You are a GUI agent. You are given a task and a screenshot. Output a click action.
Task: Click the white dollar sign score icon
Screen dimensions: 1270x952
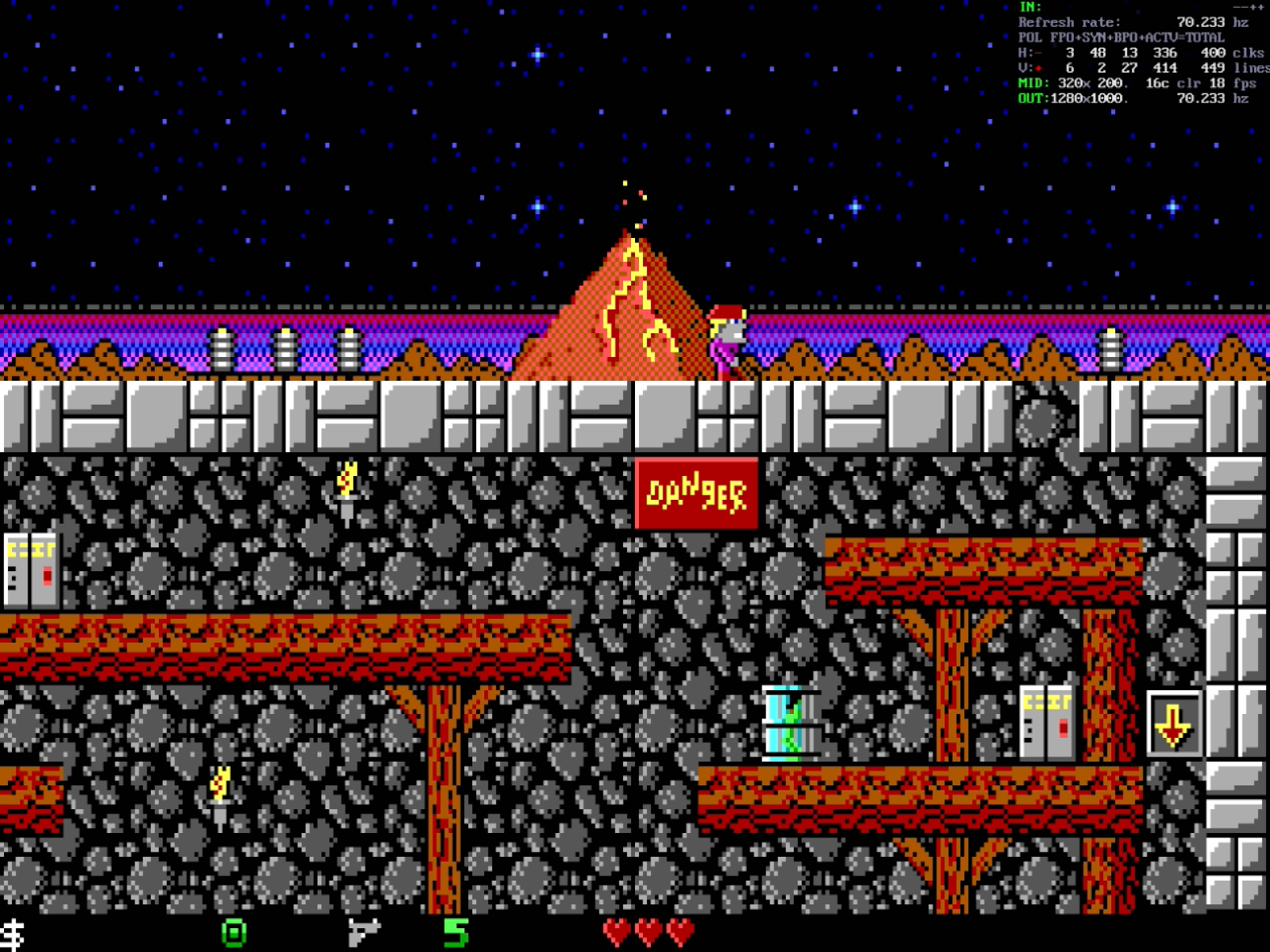tap(13, 935)
